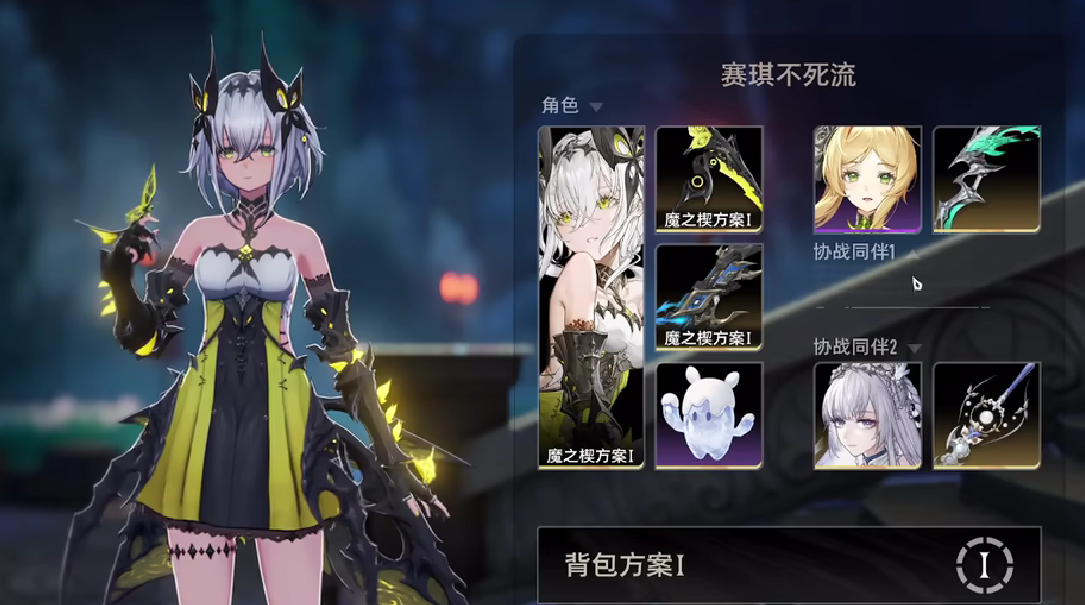Viewport: 1085px width, 605px height.
Task: Select the white-haired main character portrait
Action: (x=592, y=297)
